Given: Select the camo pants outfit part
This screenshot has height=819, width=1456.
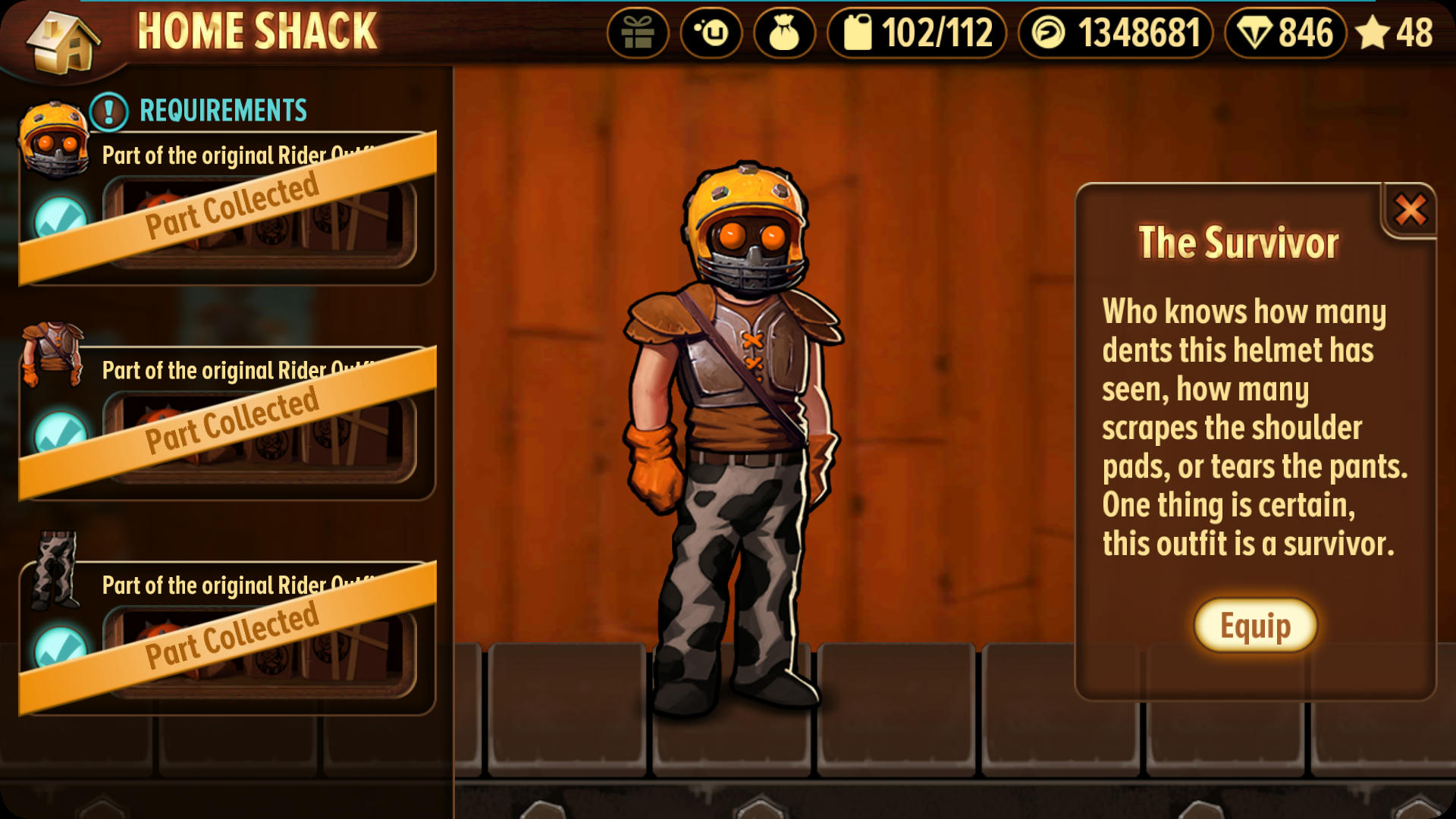Looking at the screenshot, I should (55, 570).
